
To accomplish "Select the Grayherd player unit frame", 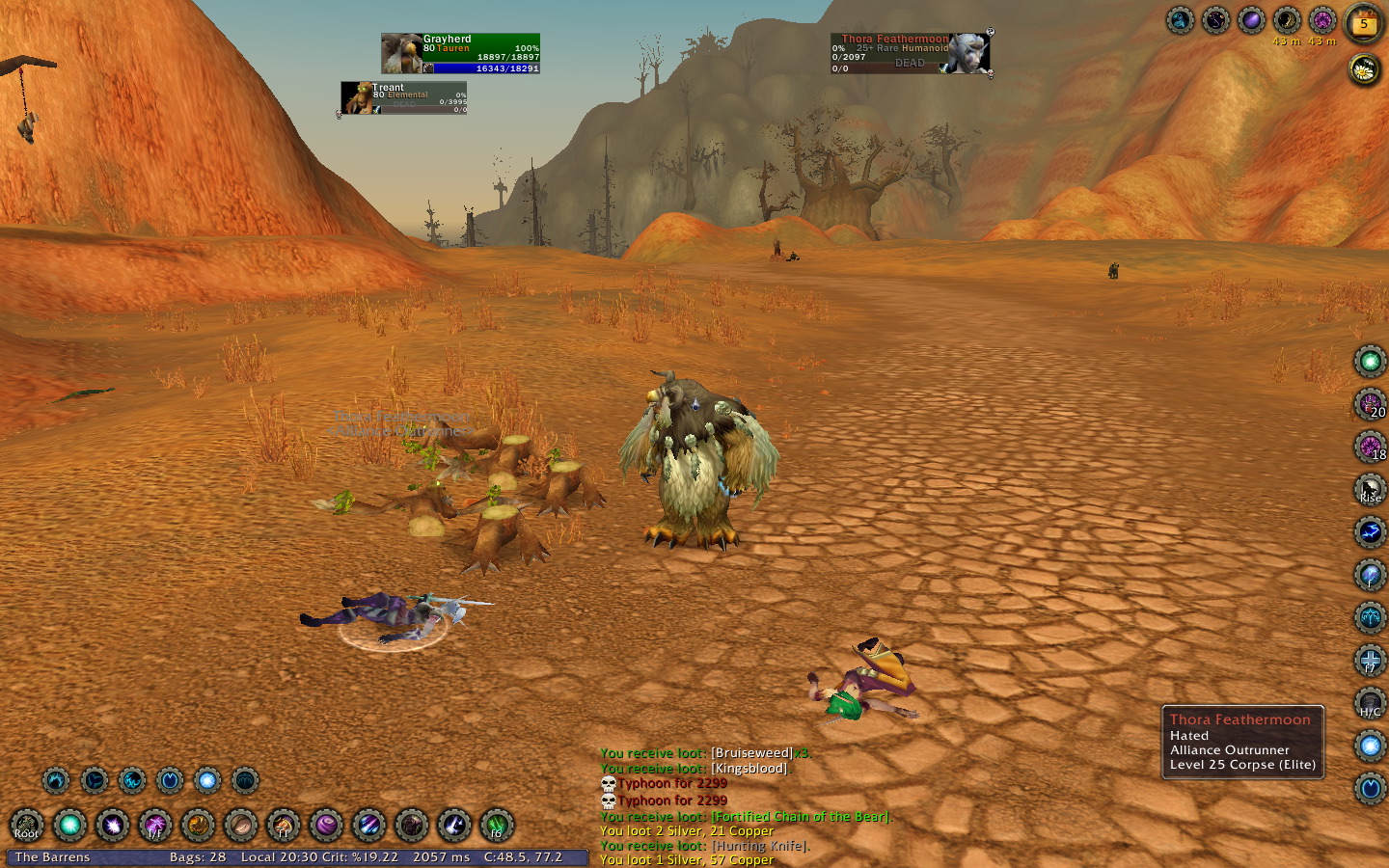I will [x=460, y=54].
